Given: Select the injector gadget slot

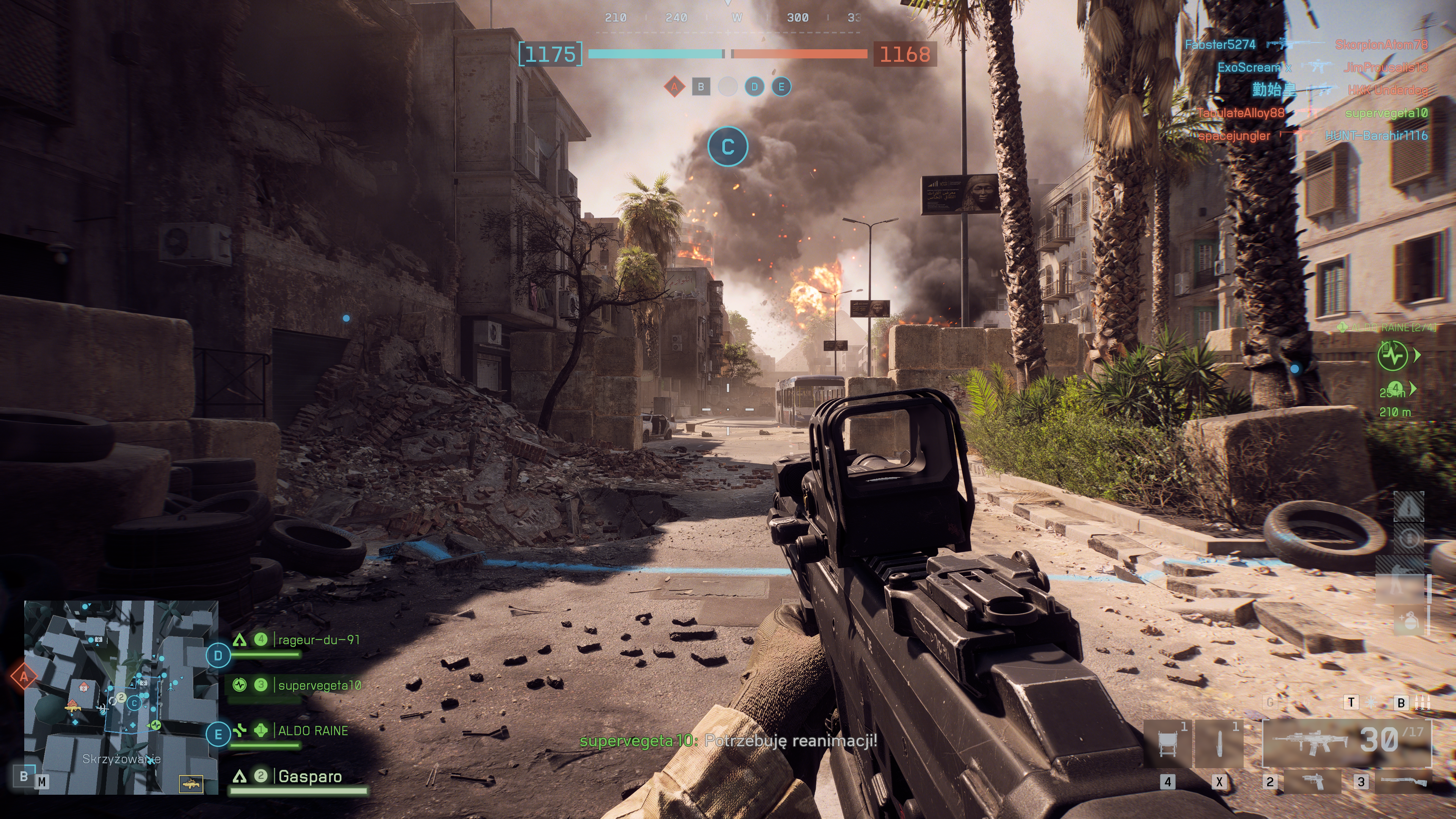Looking at the screenshot, I should (1219, 743).
